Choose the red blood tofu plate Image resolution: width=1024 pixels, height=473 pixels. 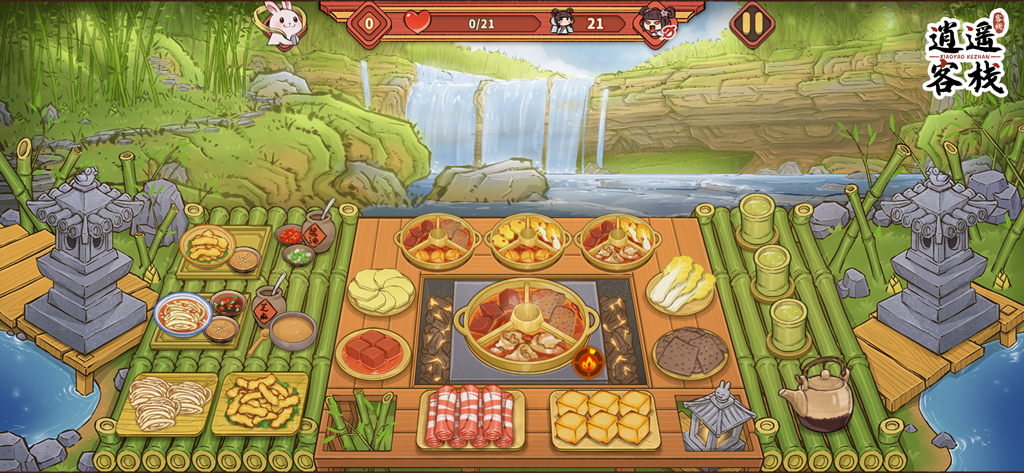point(373,352)
